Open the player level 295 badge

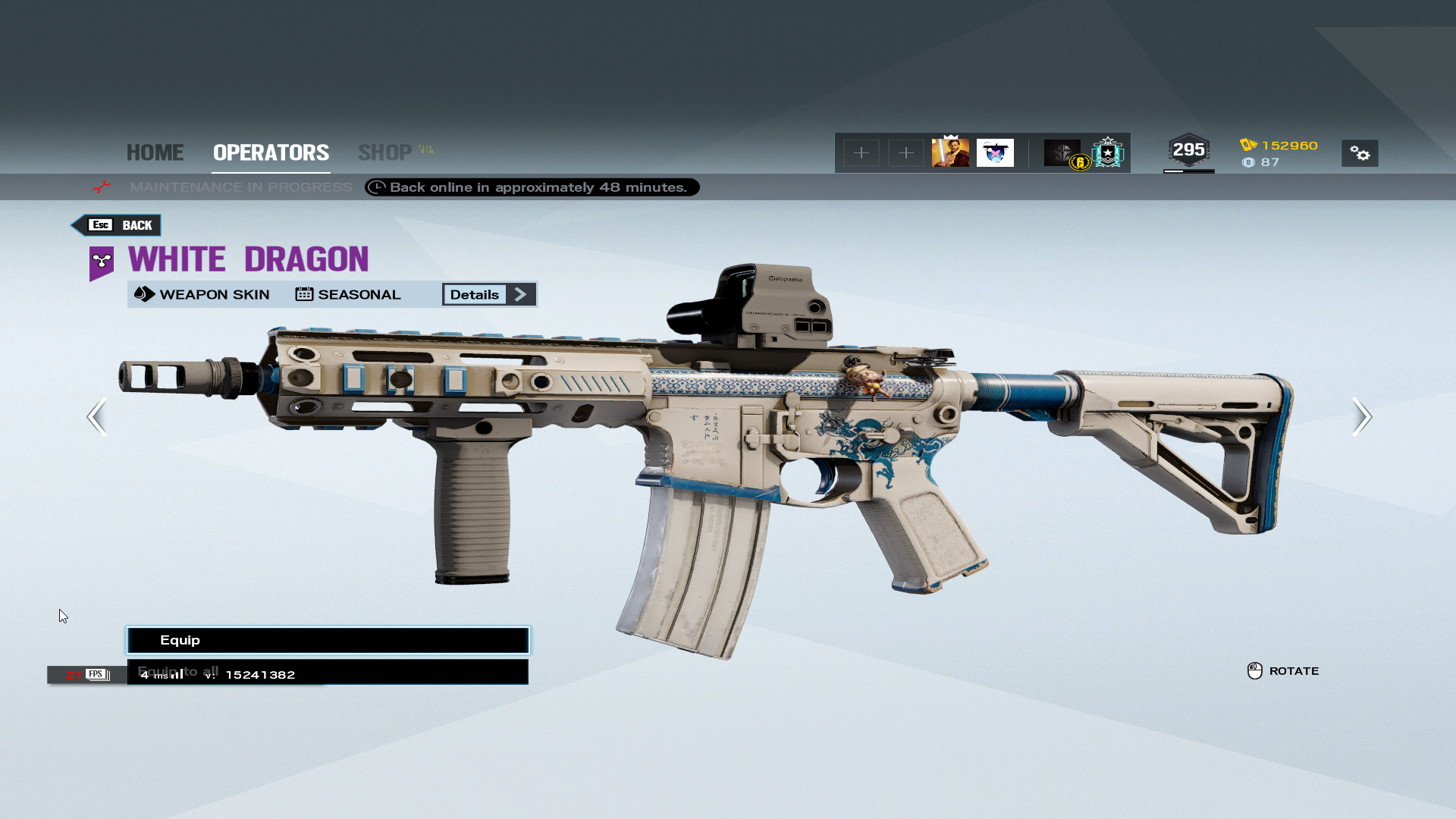click(1188, 150)
